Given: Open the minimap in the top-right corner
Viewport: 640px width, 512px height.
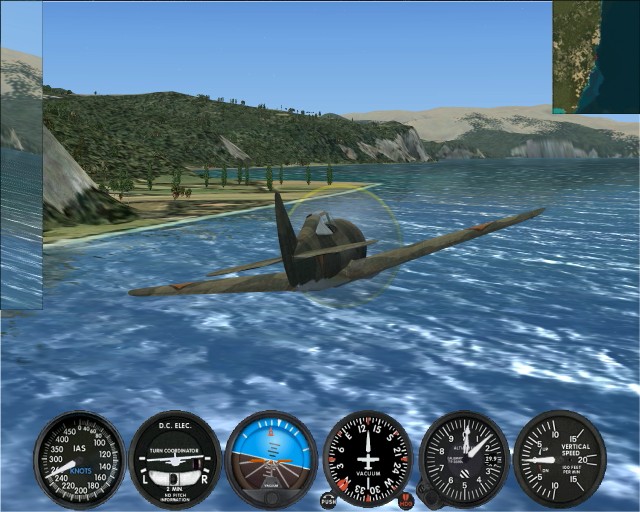Looking at the screenshot, I should [596, 55].
